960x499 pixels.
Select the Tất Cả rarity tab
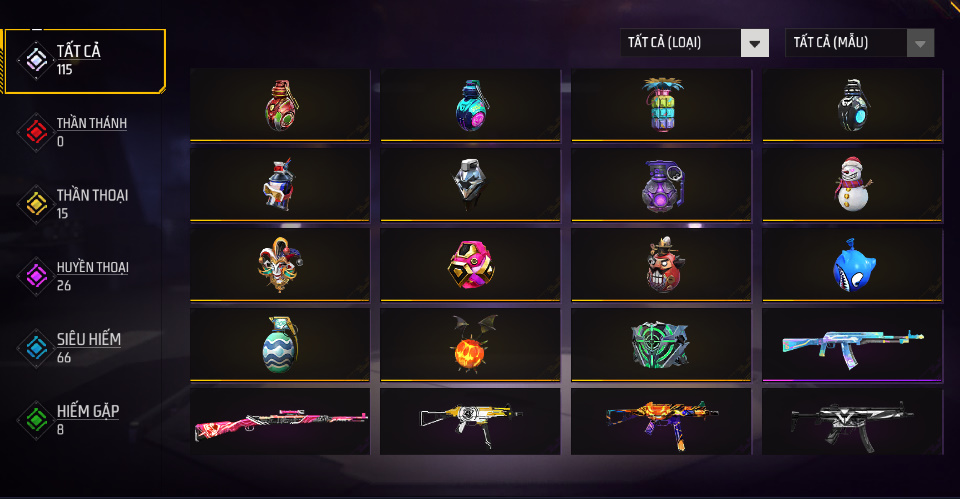tap(84, 60)
